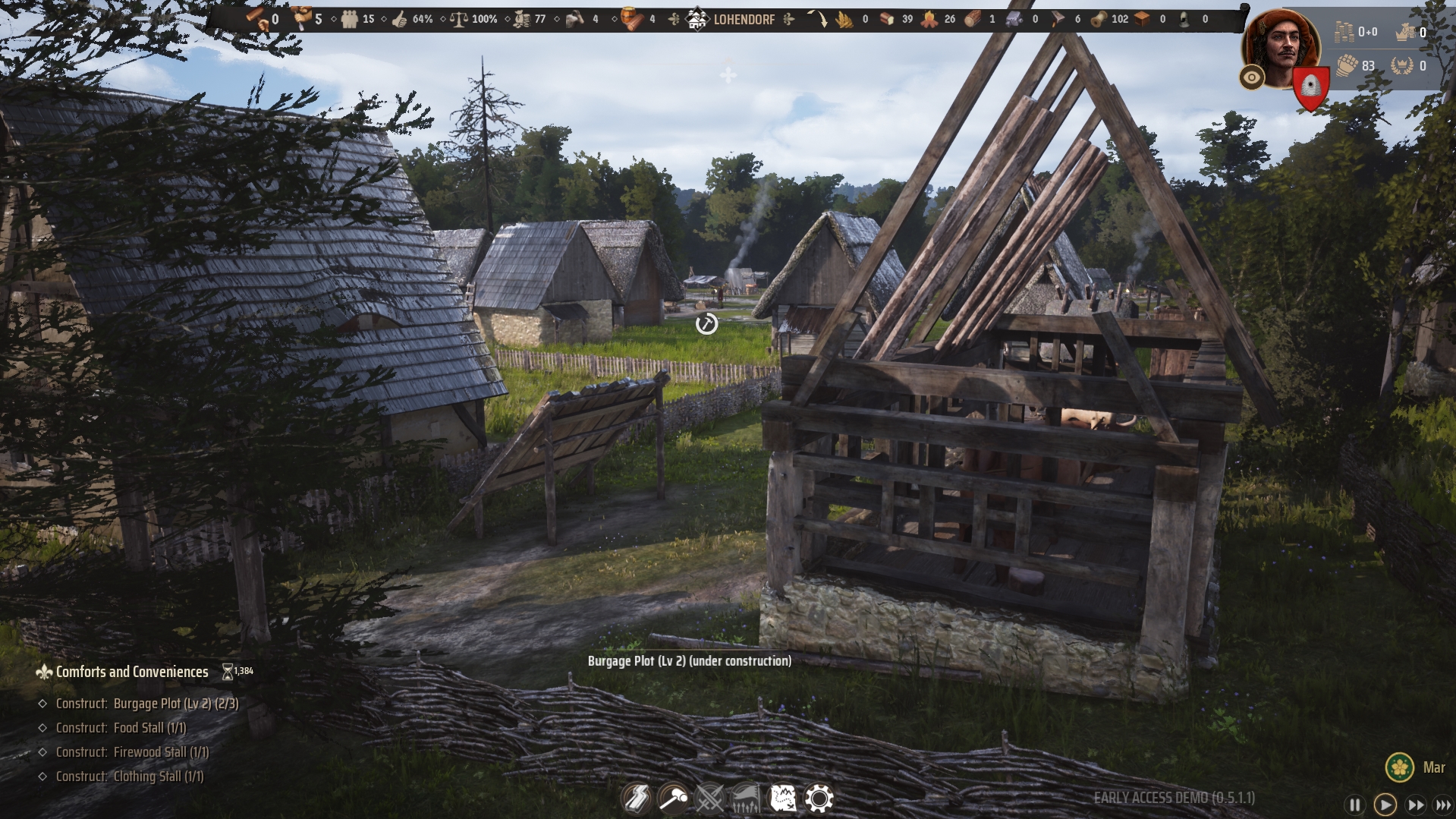
Task: Click the scales icon showing 100%
Action: tap(461, 19)
